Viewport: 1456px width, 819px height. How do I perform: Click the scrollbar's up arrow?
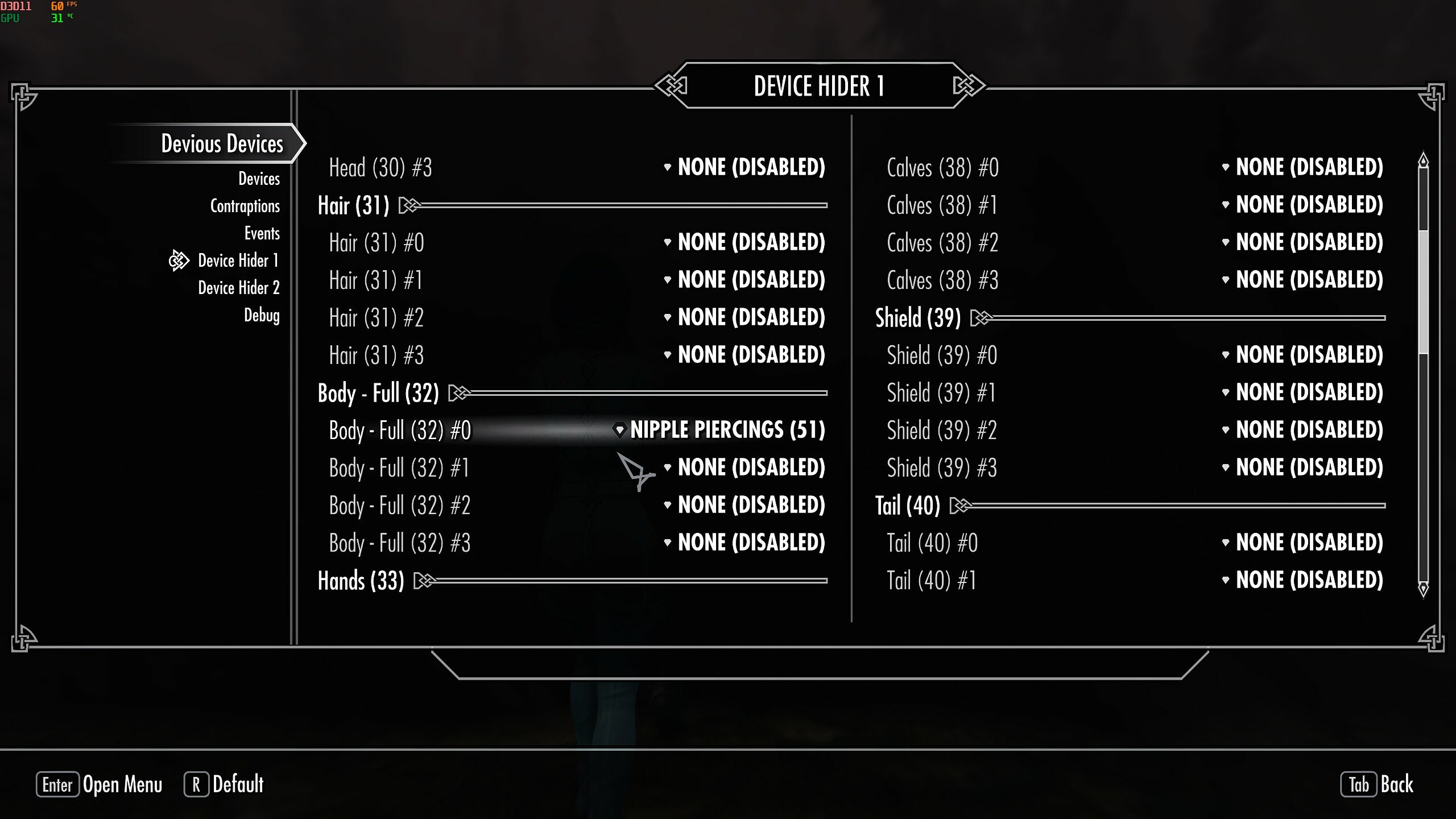1423,160
